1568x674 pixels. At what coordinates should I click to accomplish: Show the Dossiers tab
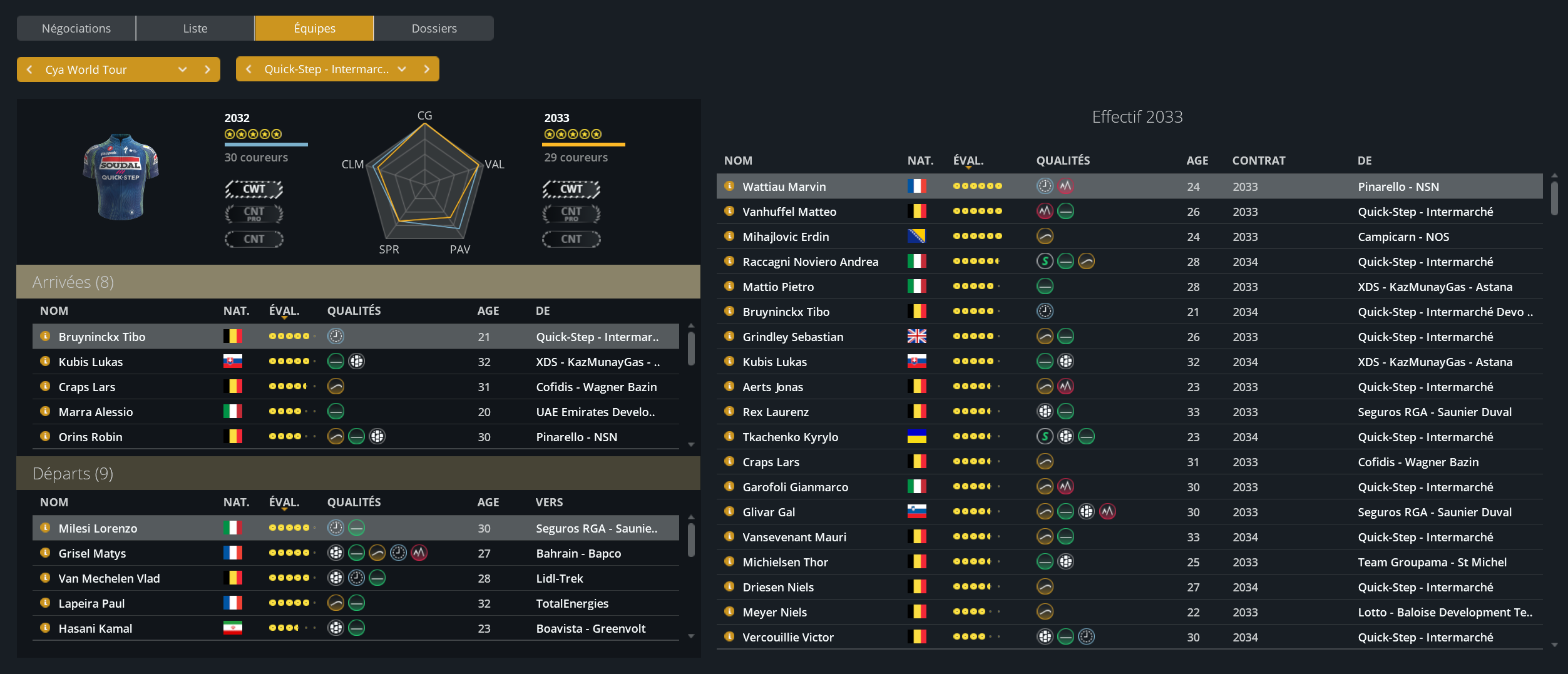[434, 28]
